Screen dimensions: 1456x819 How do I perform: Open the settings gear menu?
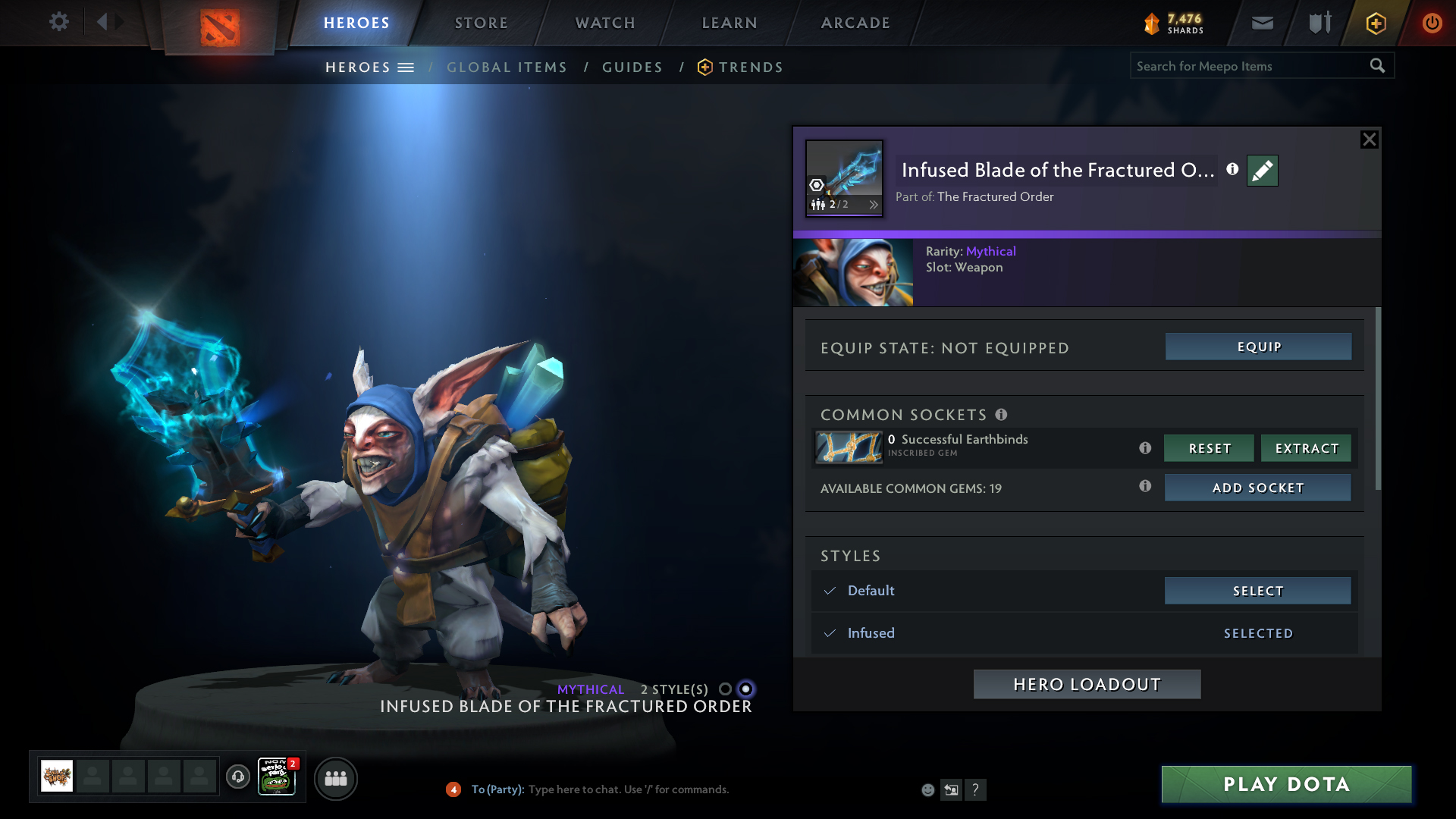pos(58,22)
